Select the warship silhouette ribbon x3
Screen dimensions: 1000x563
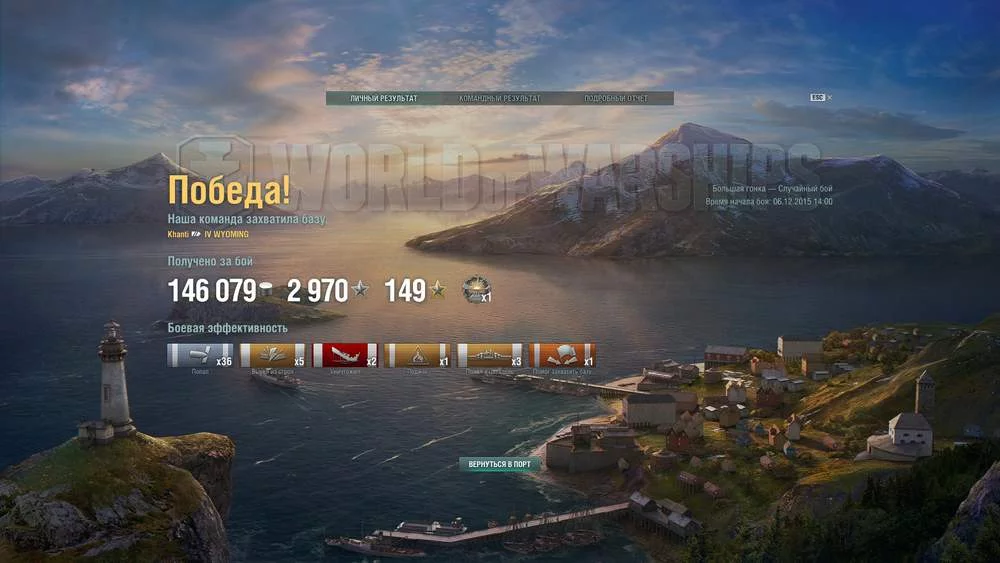(x=490, y=355)
